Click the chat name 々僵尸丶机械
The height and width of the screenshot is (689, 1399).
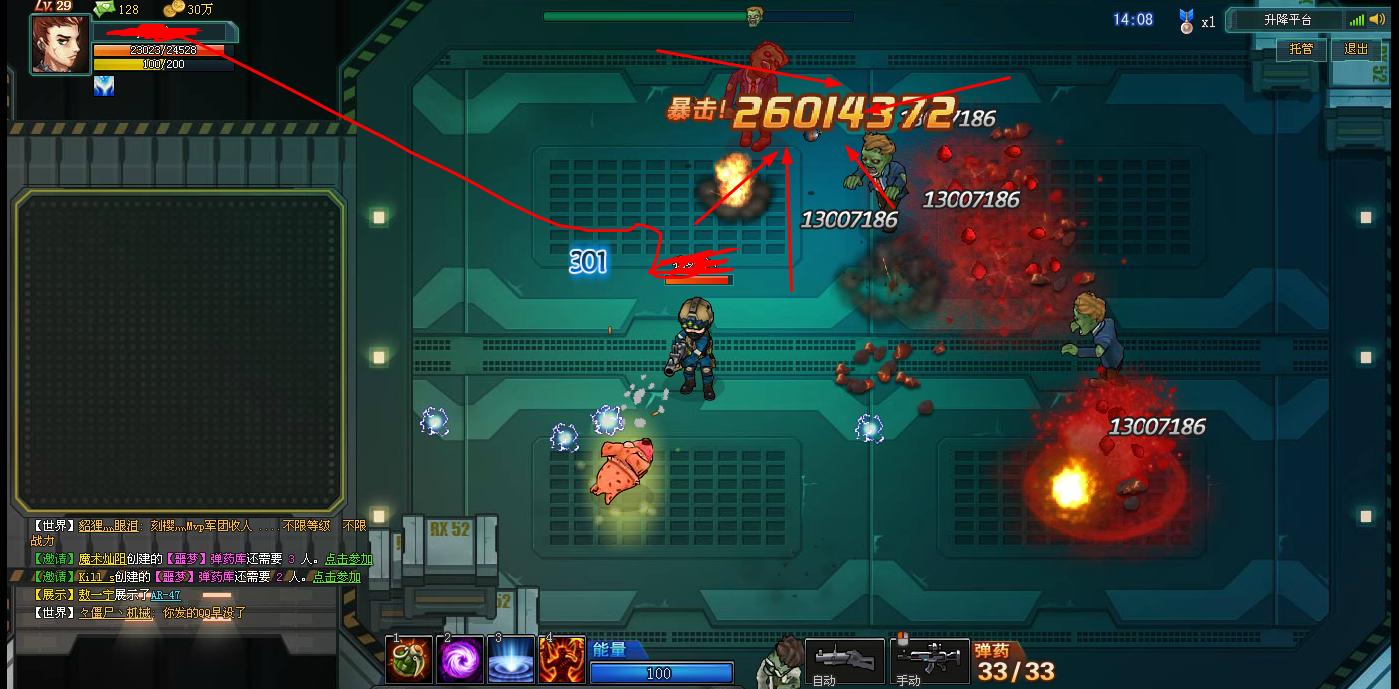tap(117, 613)
